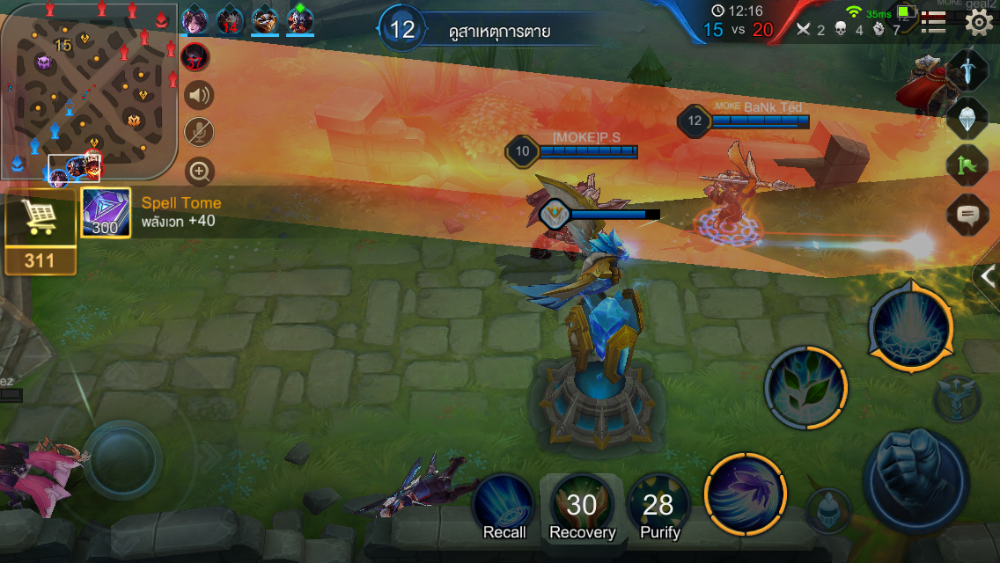Quick-buy the Spell Tome for 300
The height and width of the screenshot is (563, 1000).
105,213
